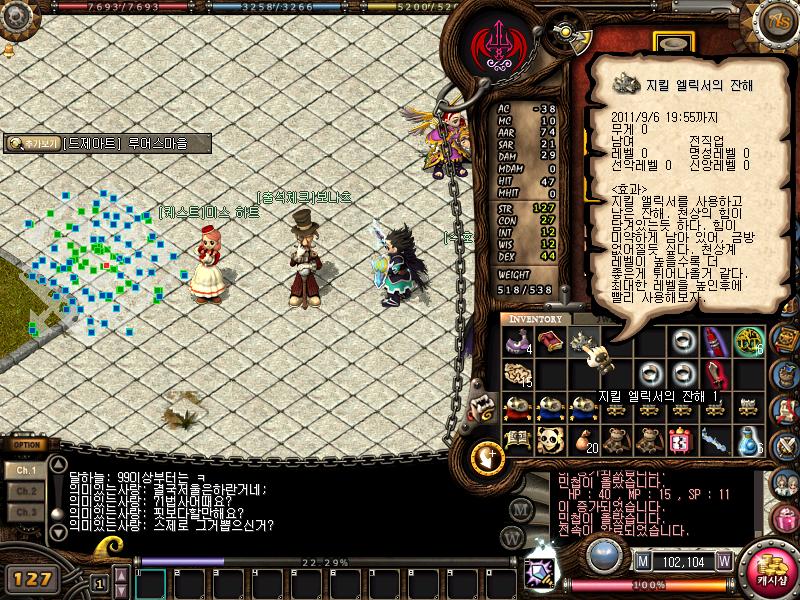Image resolution: width=800 pixels, height=600 pixels.
Task: Switch to chat channel Ch.1
Action: click(26, 471)
